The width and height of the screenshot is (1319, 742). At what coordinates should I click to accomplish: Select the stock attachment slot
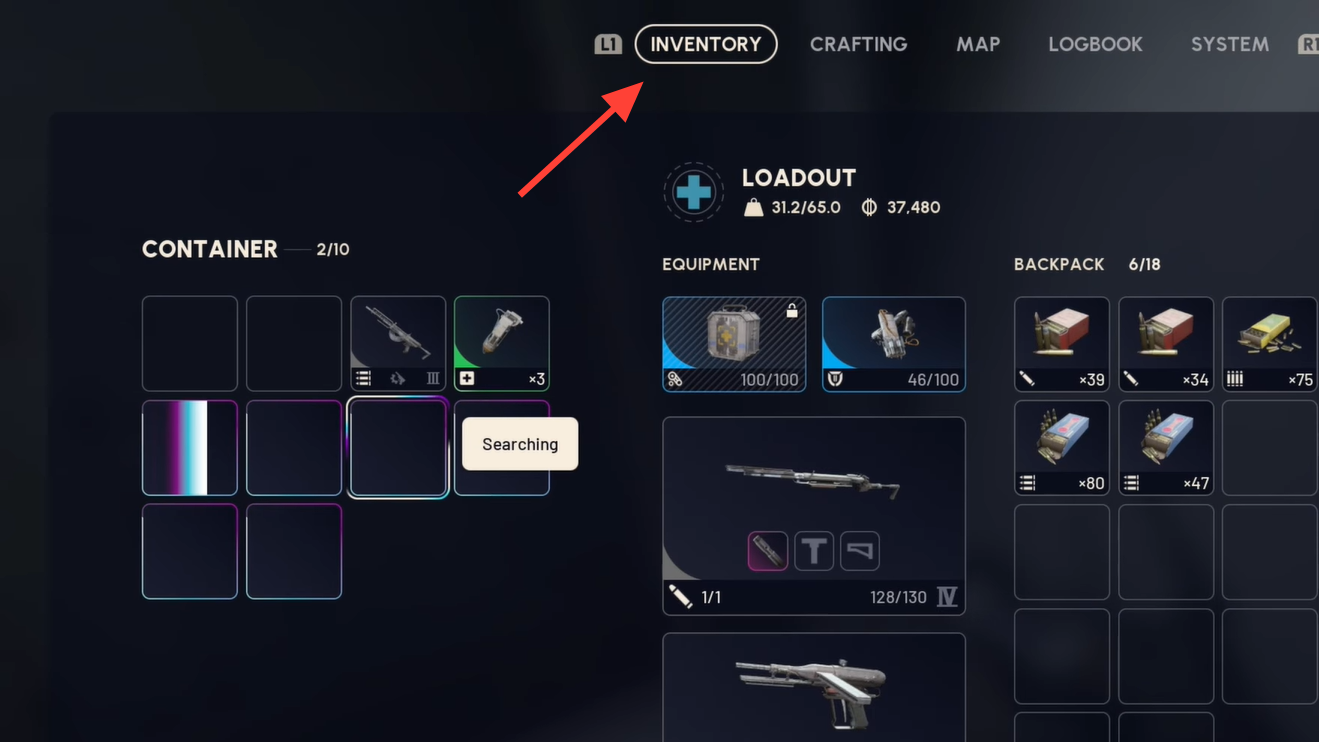click(860, 551)
